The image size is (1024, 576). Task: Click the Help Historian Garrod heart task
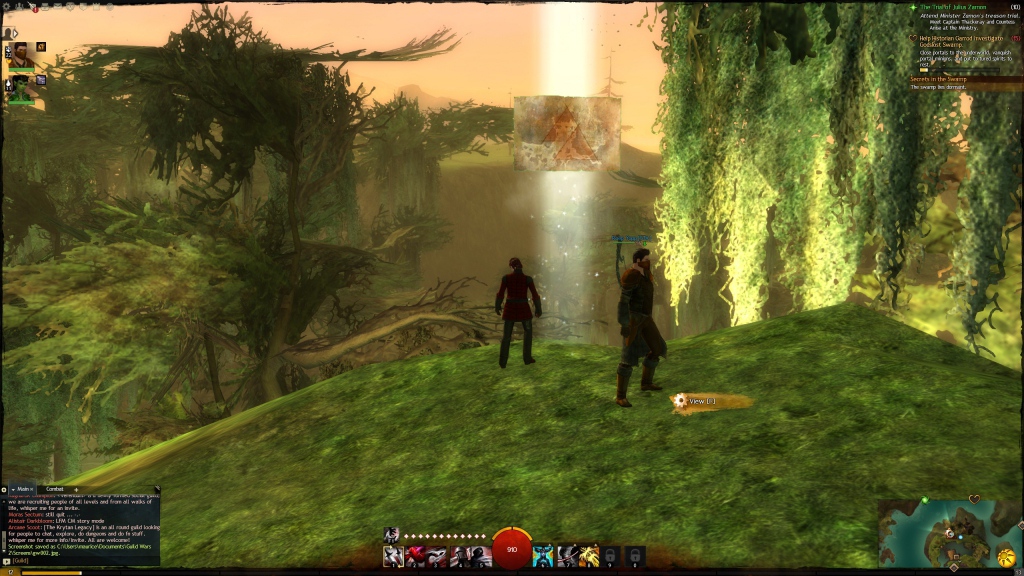pos(958,41)
